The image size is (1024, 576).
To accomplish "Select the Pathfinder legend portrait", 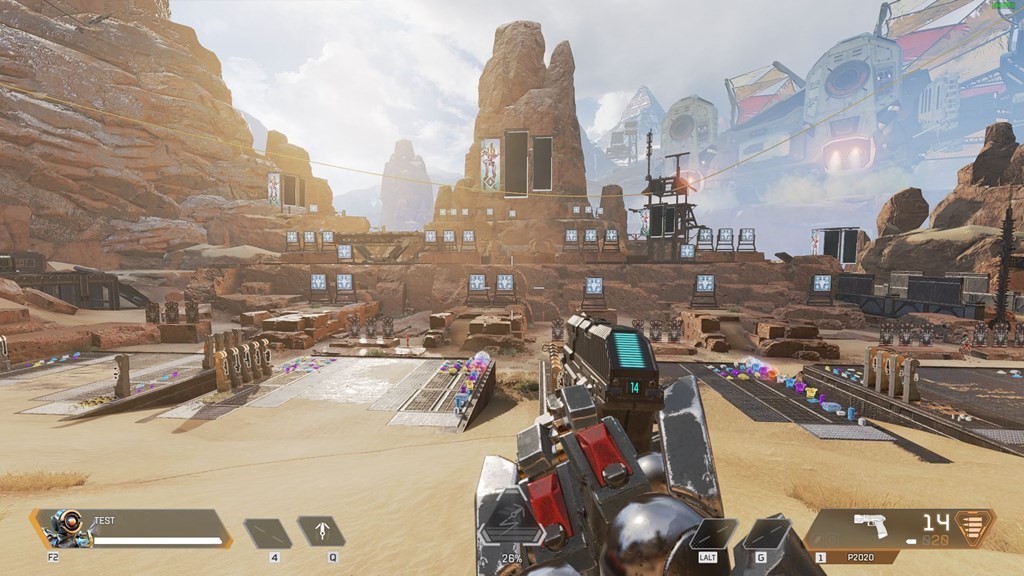I will point(67,528).
